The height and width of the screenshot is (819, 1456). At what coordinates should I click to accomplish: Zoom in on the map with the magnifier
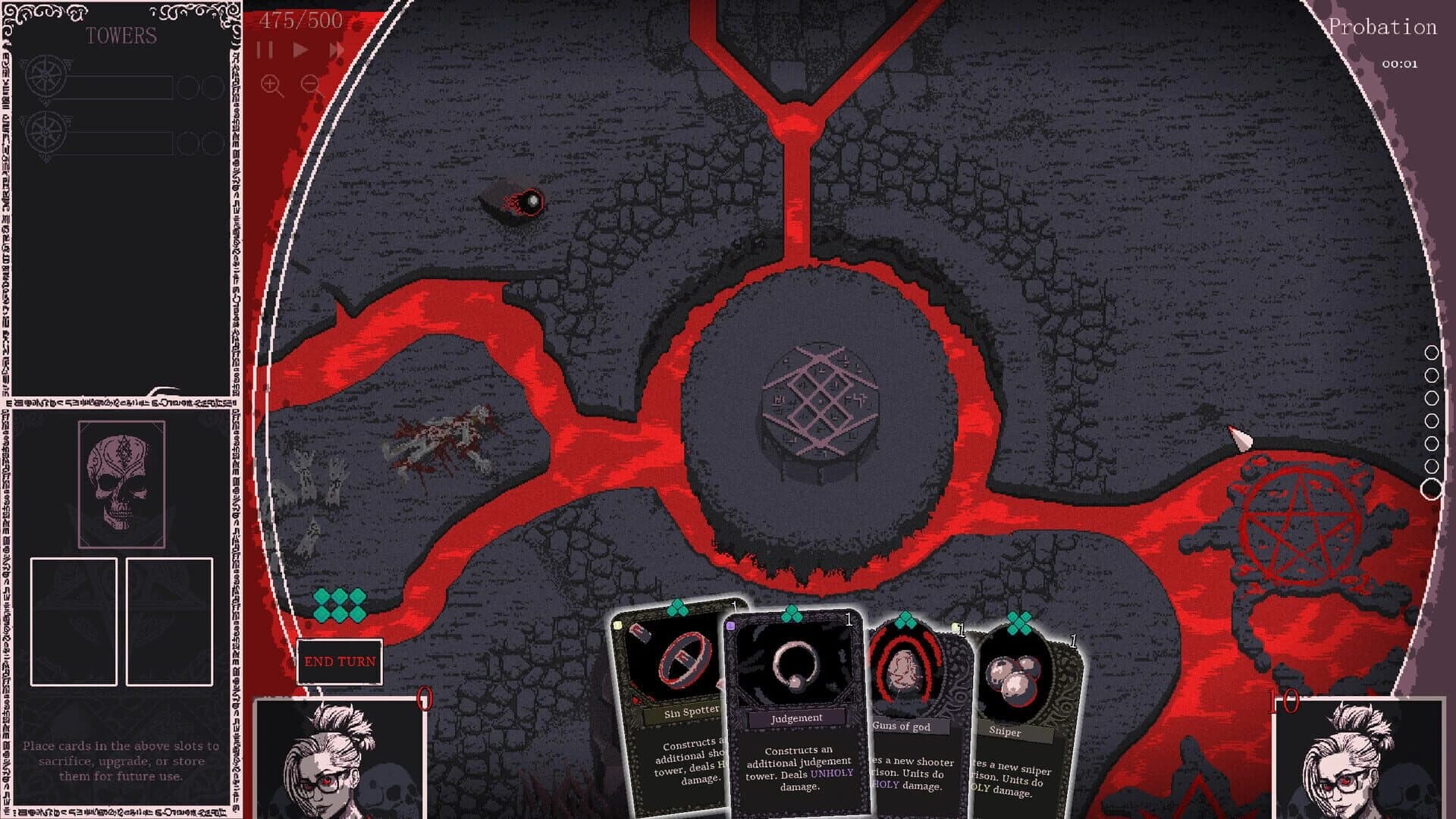coord(270,82)
